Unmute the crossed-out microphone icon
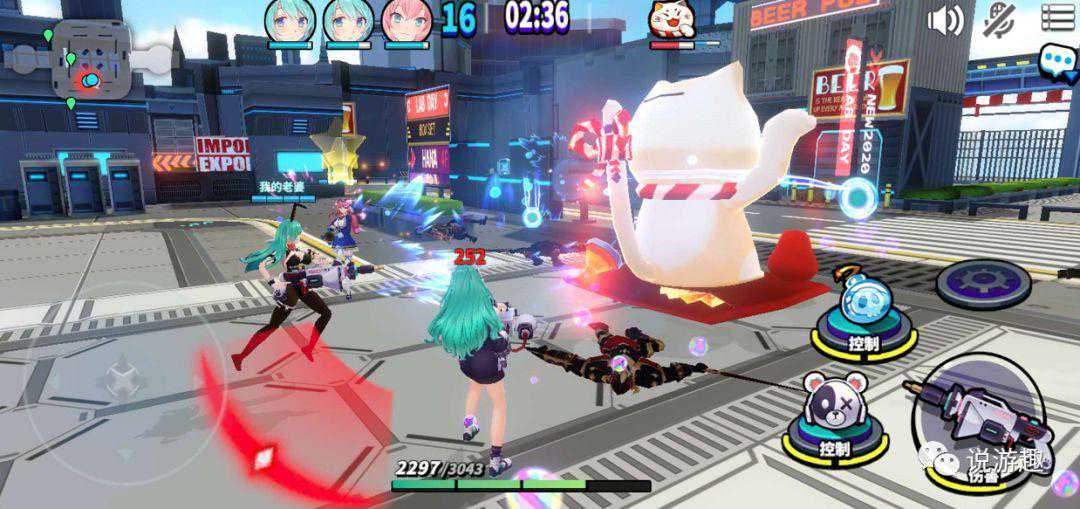The width and height of the screenshot is (1080, 509). click(x=999, y=19)
